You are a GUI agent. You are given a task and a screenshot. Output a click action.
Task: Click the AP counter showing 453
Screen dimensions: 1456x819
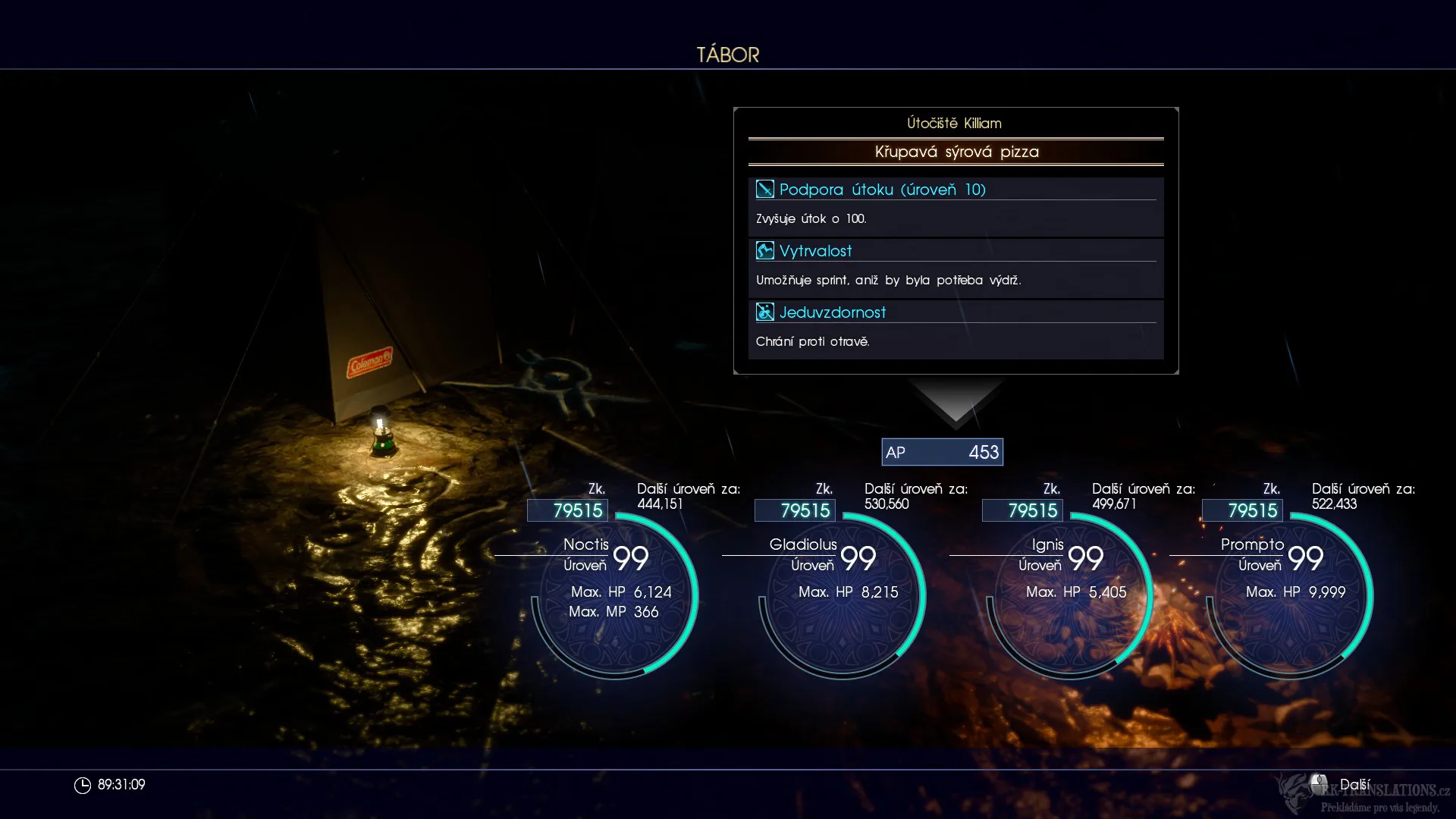(943, 452)
